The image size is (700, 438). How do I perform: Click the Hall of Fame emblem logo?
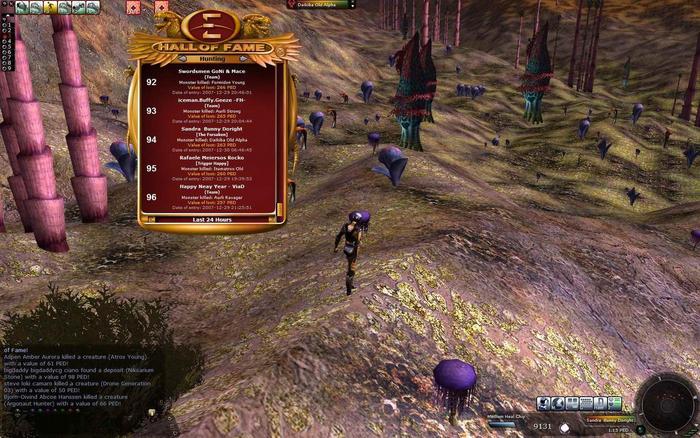(212, 23)
